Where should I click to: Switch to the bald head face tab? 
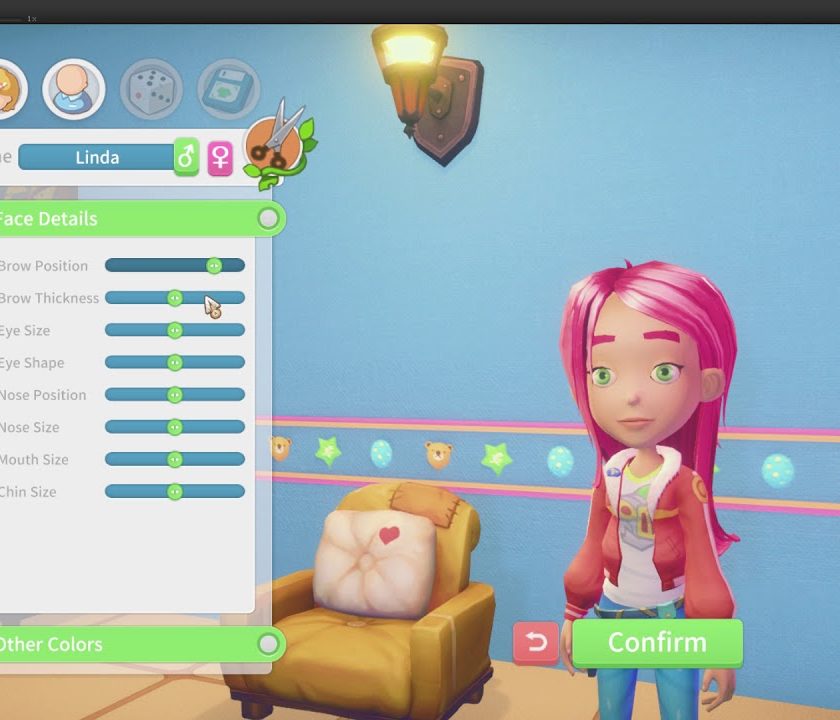click(x=74, y=88)
